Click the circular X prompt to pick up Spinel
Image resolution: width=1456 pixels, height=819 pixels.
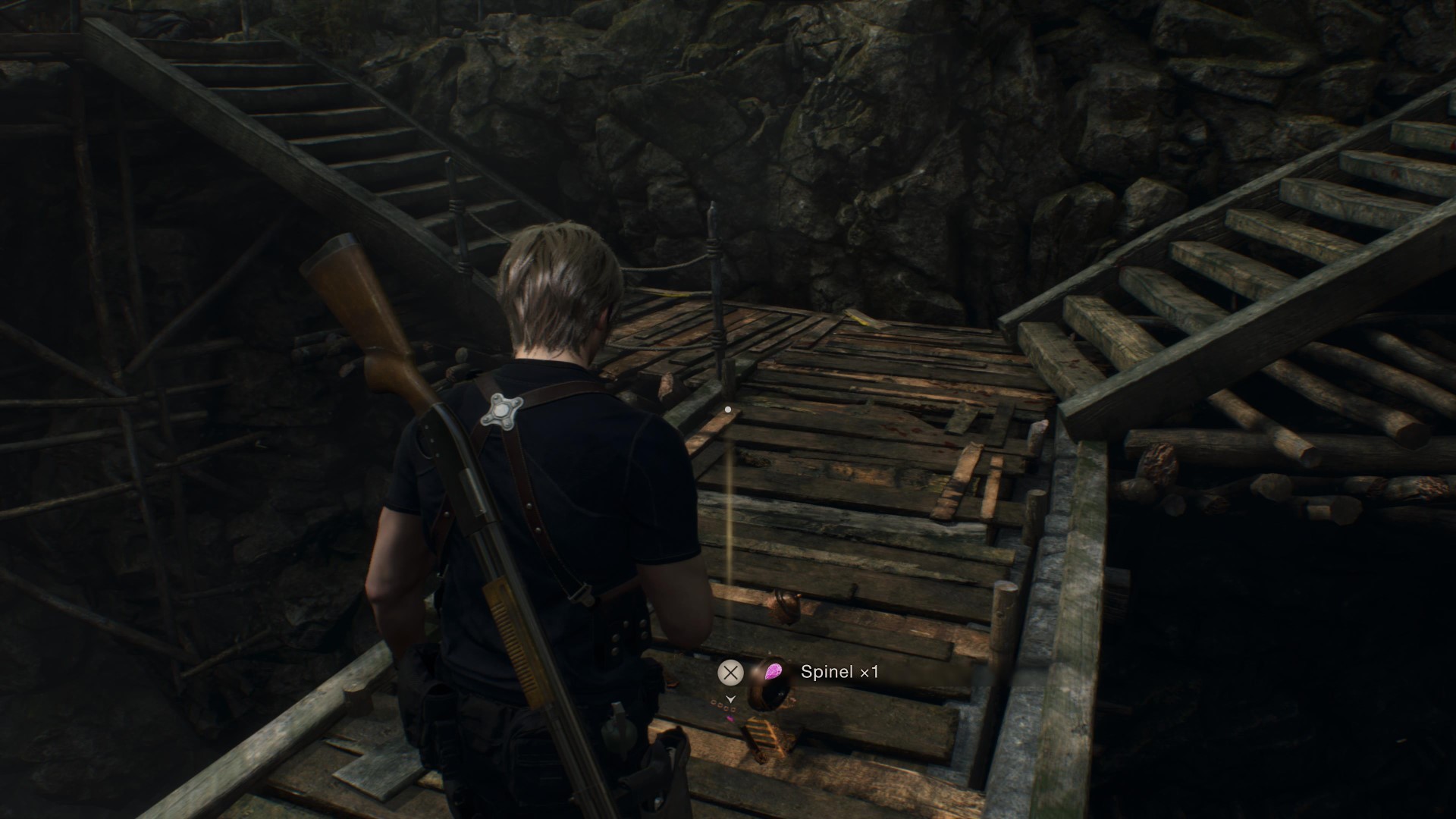(730, 672)
